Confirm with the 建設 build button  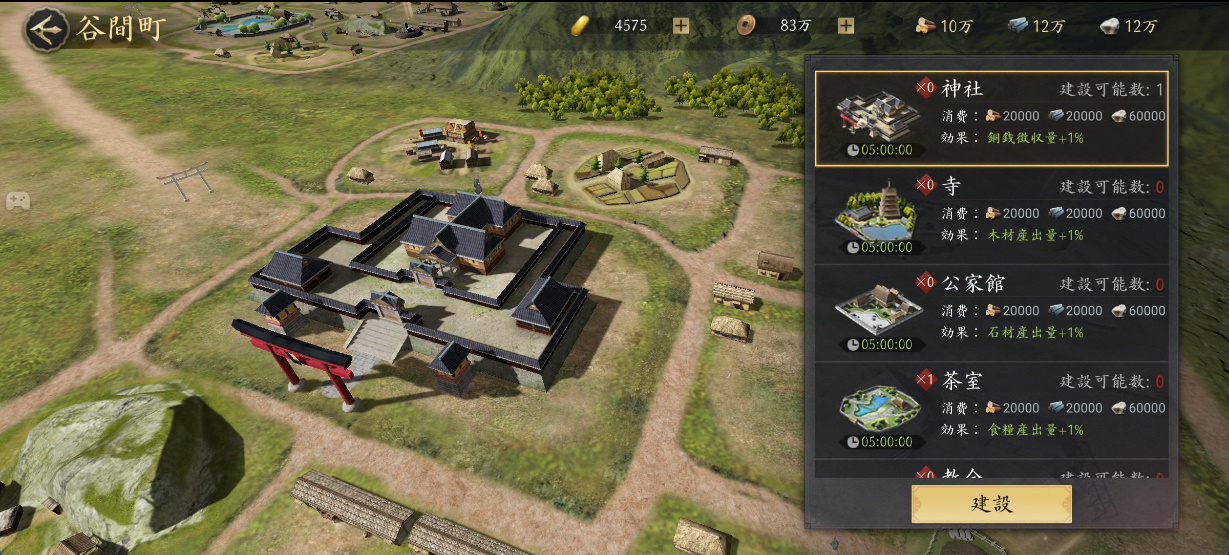click(991, 504)
